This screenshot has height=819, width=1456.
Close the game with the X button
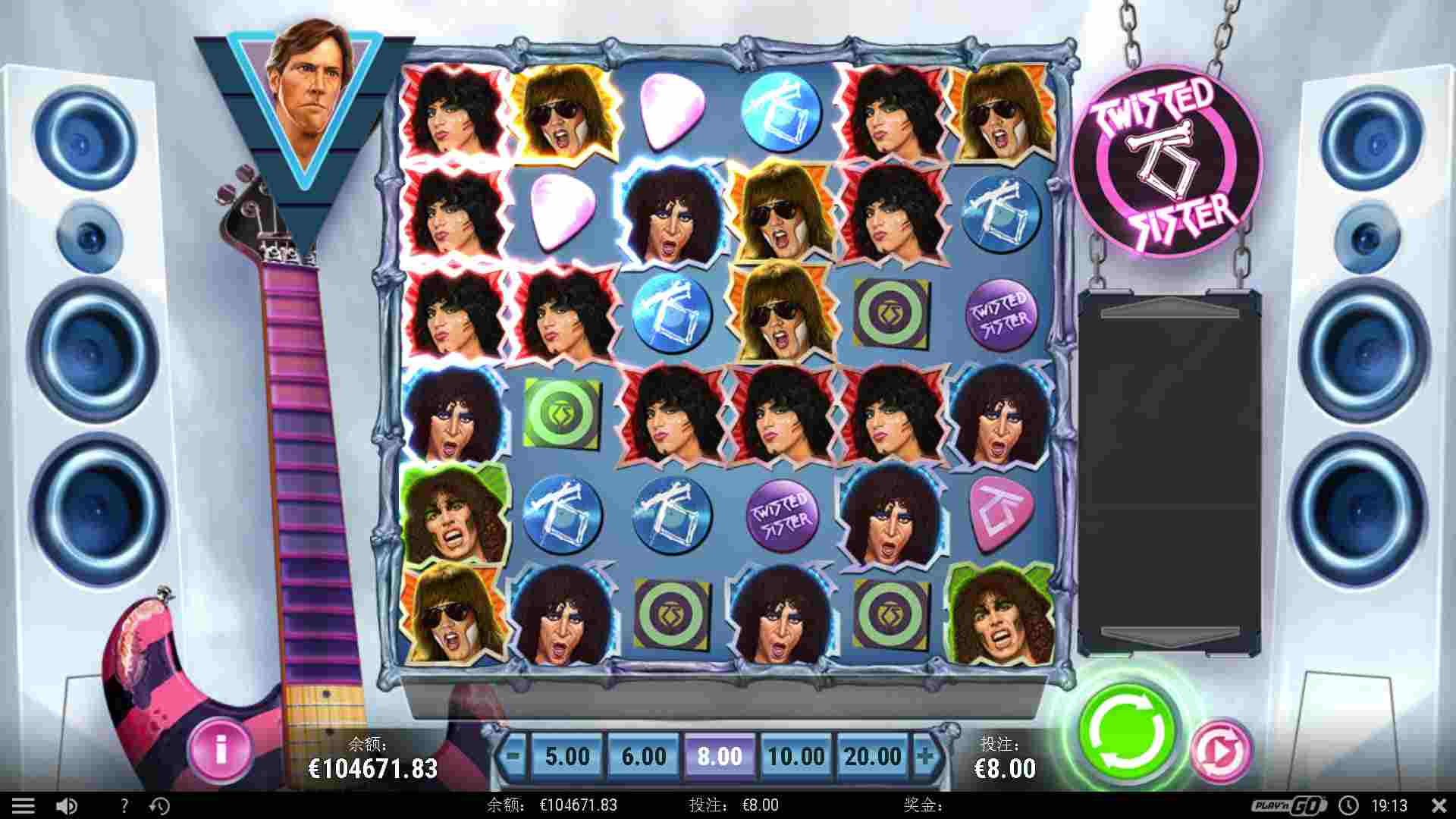1439,805
